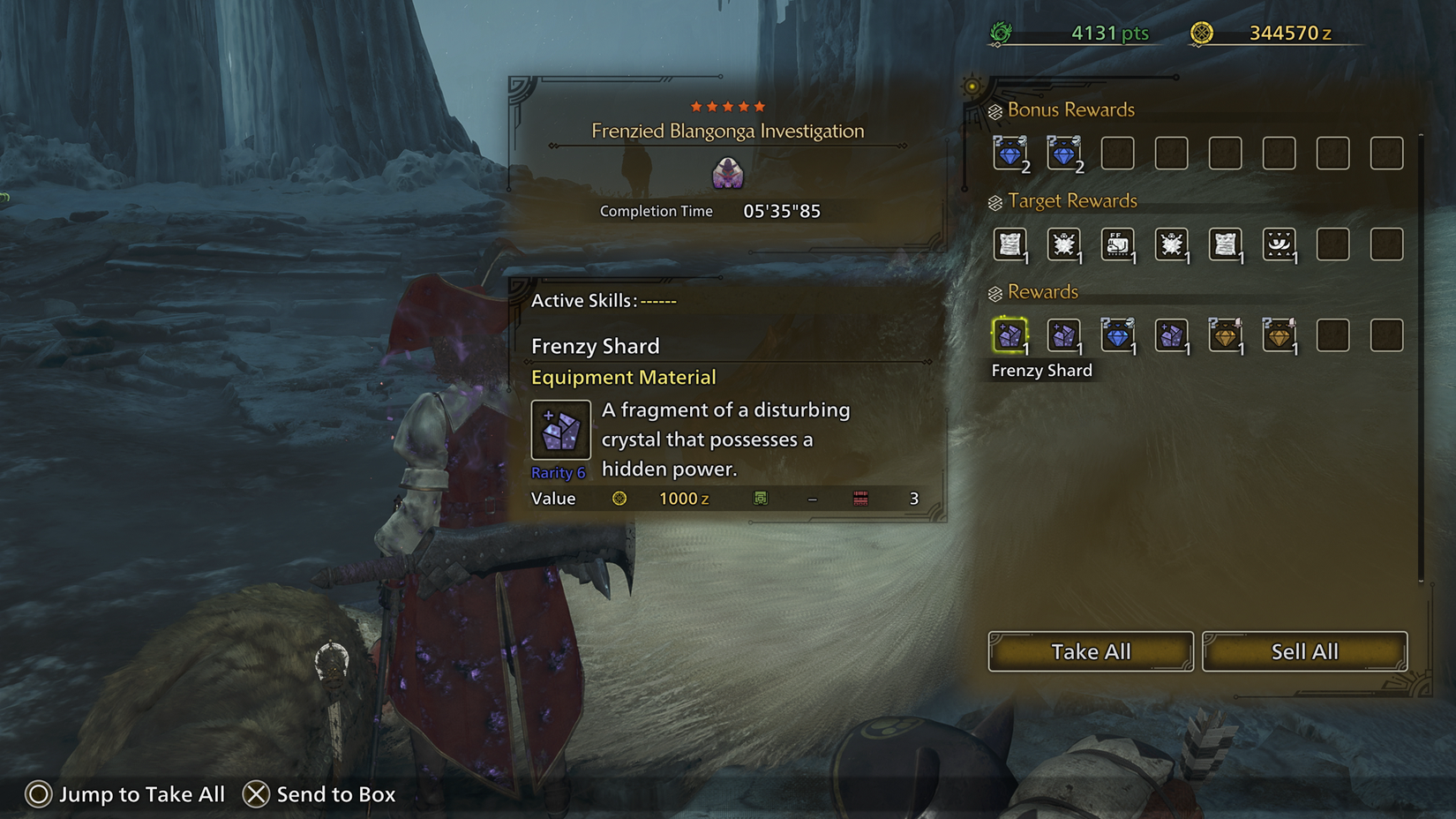
Task: Select the first golden mystery gem reward
Action: click(1226, 335)
